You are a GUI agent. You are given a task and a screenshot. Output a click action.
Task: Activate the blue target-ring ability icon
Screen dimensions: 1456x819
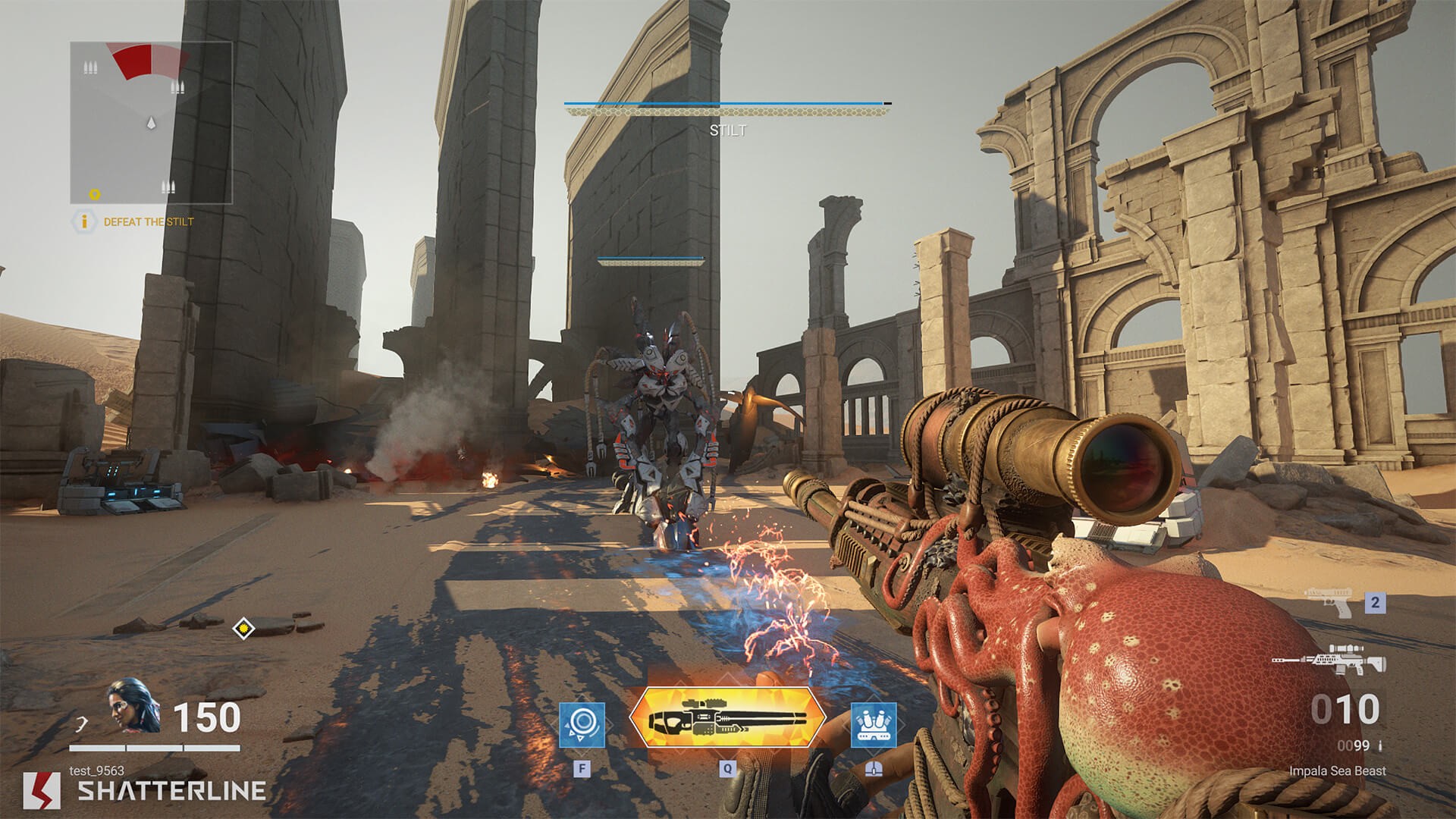click(582, 725)
